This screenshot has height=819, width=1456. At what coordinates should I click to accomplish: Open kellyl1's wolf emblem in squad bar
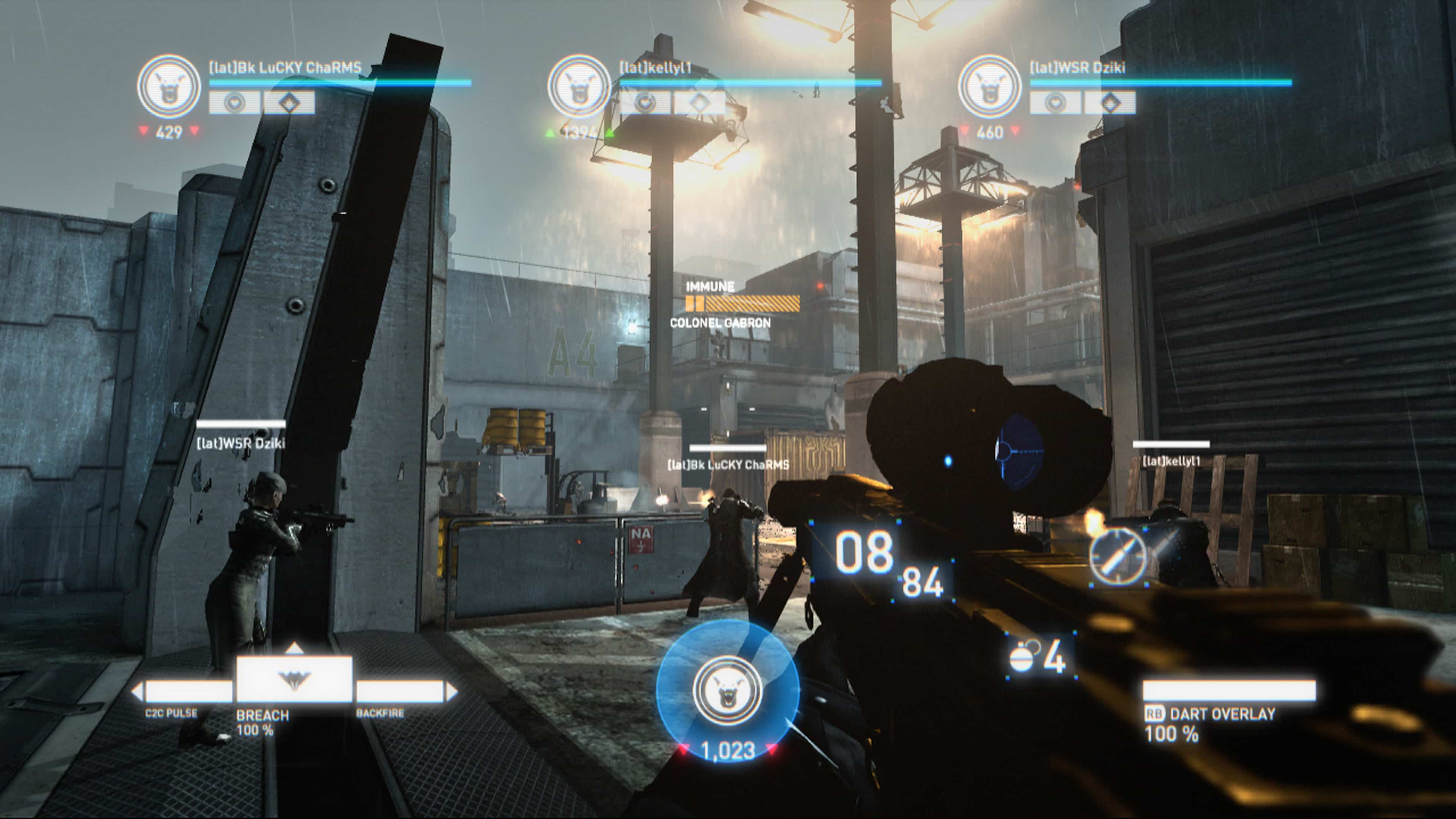(579, 86)
